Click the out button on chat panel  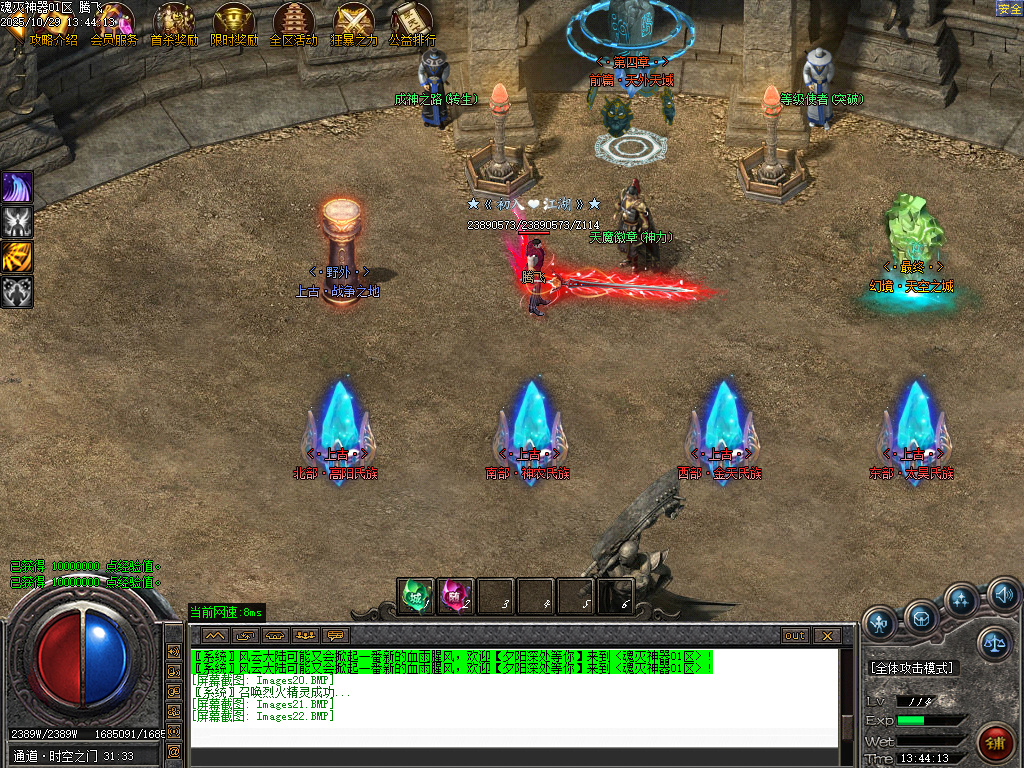[795, 635]
